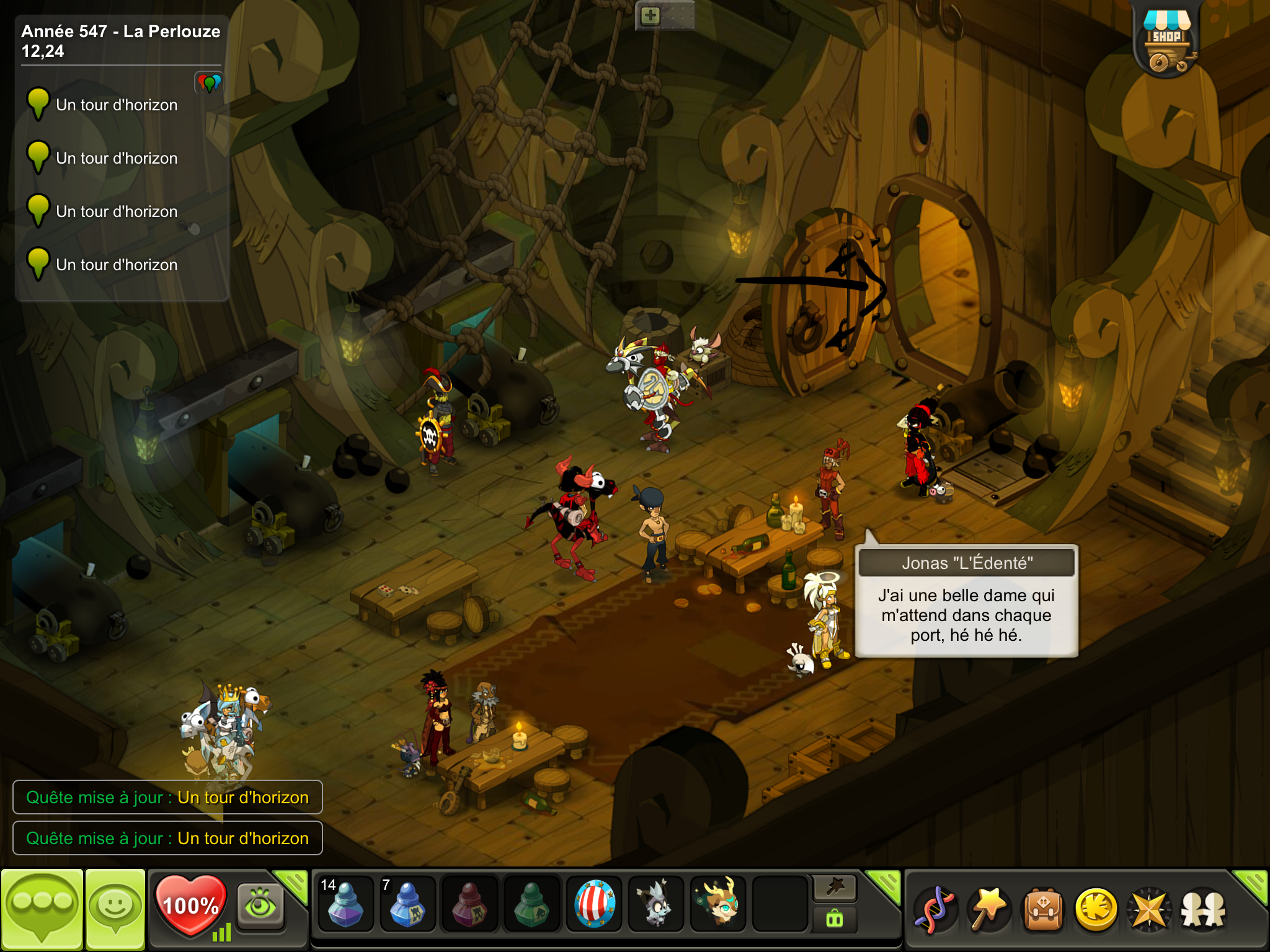The width and height of the screenshot is (1270, 952).
Task: Open the chat speech bubble button
Action: click(x=42, y=909)
